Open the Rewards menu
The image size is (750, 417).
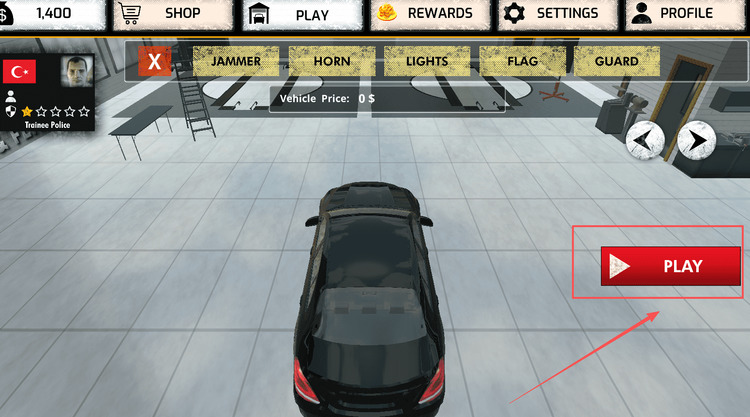point(431,14)
